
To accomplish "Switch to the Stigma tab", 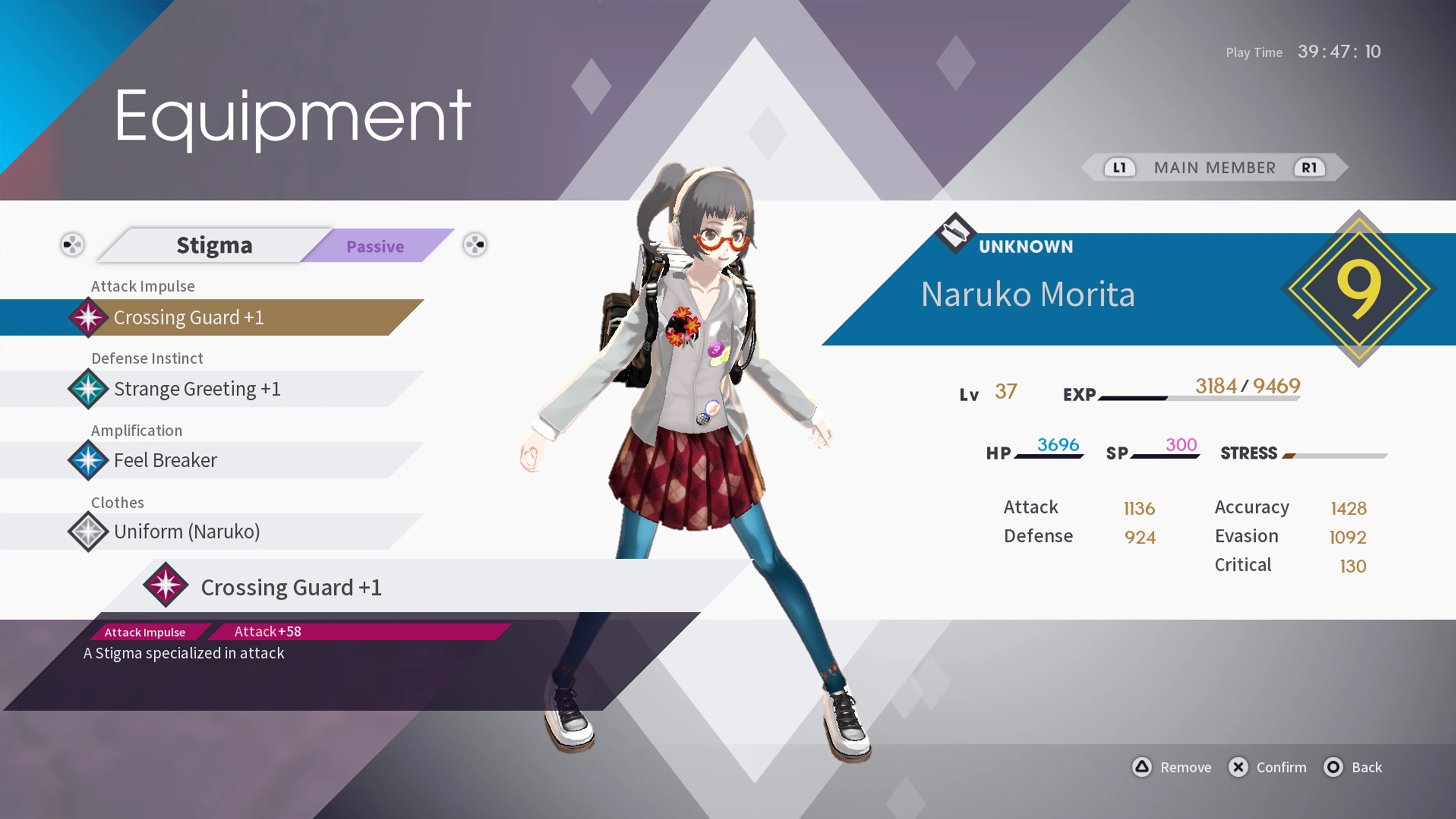I will point(214,245).
